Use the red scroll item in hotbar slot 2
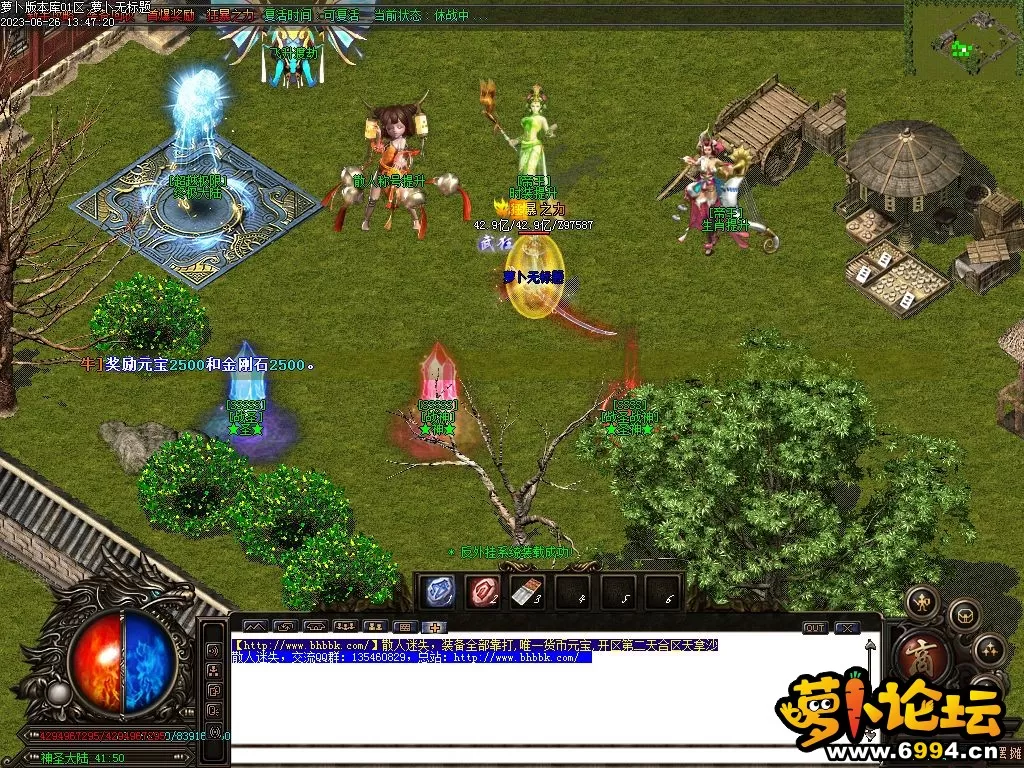Viewport: 1024px width, 768px height. point(482,591)
